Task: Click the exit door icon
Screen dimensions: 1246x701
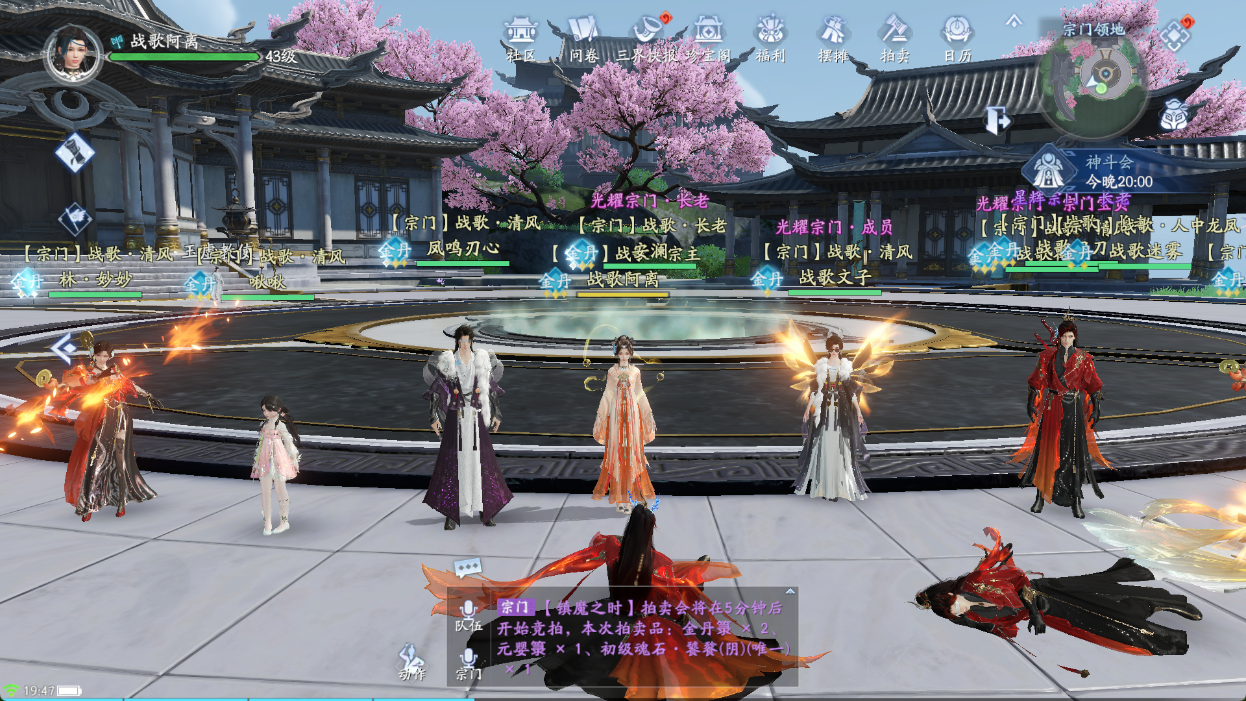Action: pyautogui.click(x=997, y=120)
